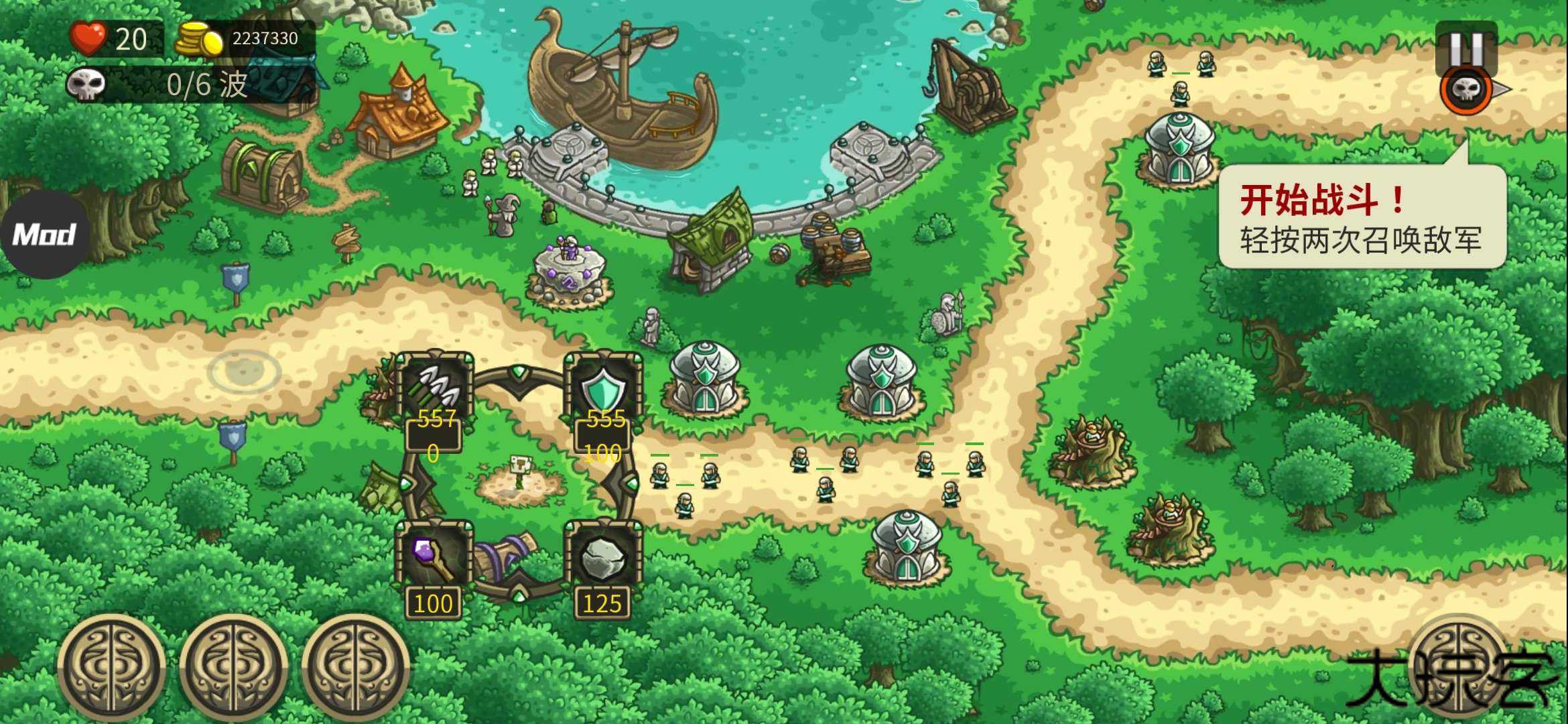Viewport: 1568px width, 724px height.
Task: Build the stone druid tower costing 125
Action: pyautogui.click(x=603, y=558)
